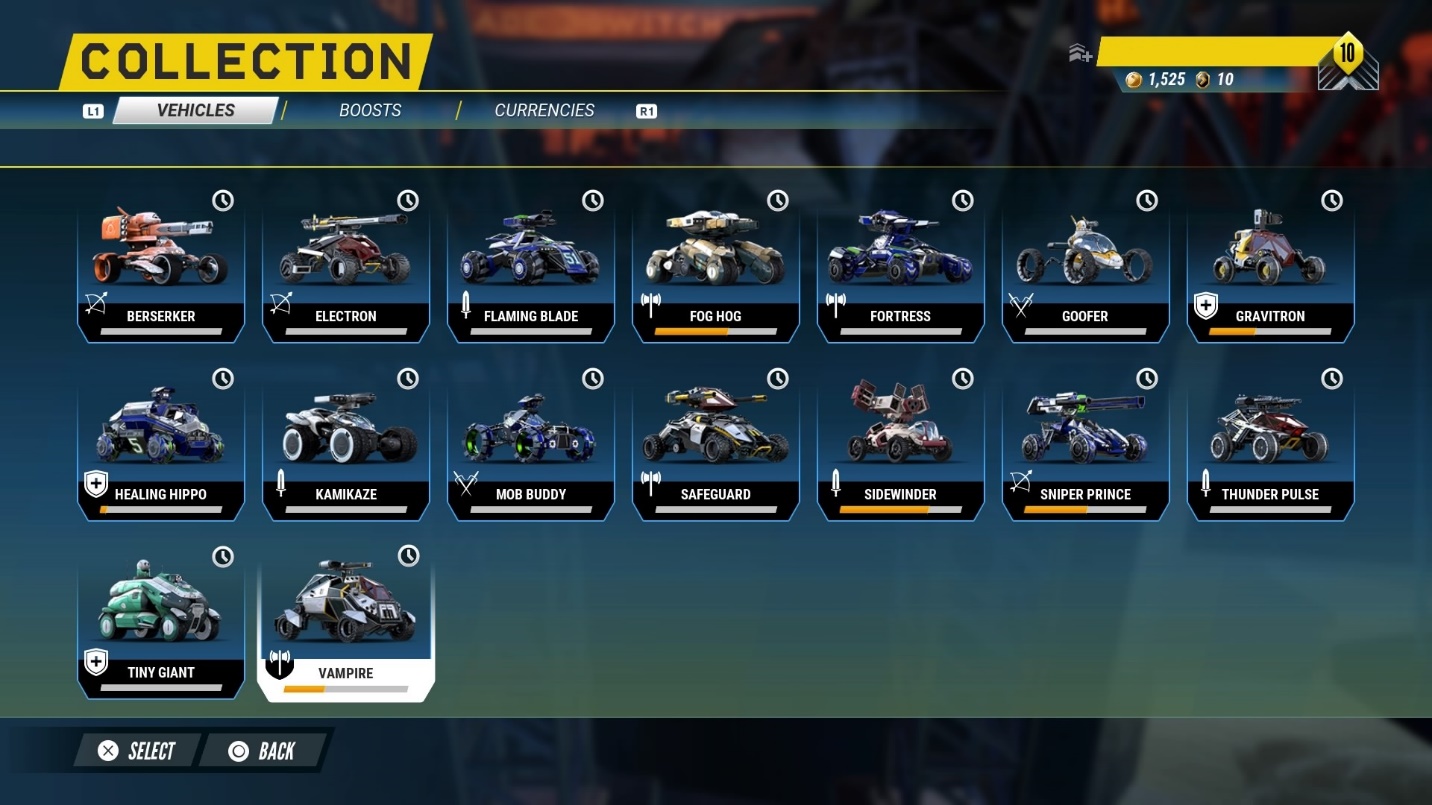Open the highlighted Vampire vehicle card
The image size is (1432, 805).
point(346,621)
